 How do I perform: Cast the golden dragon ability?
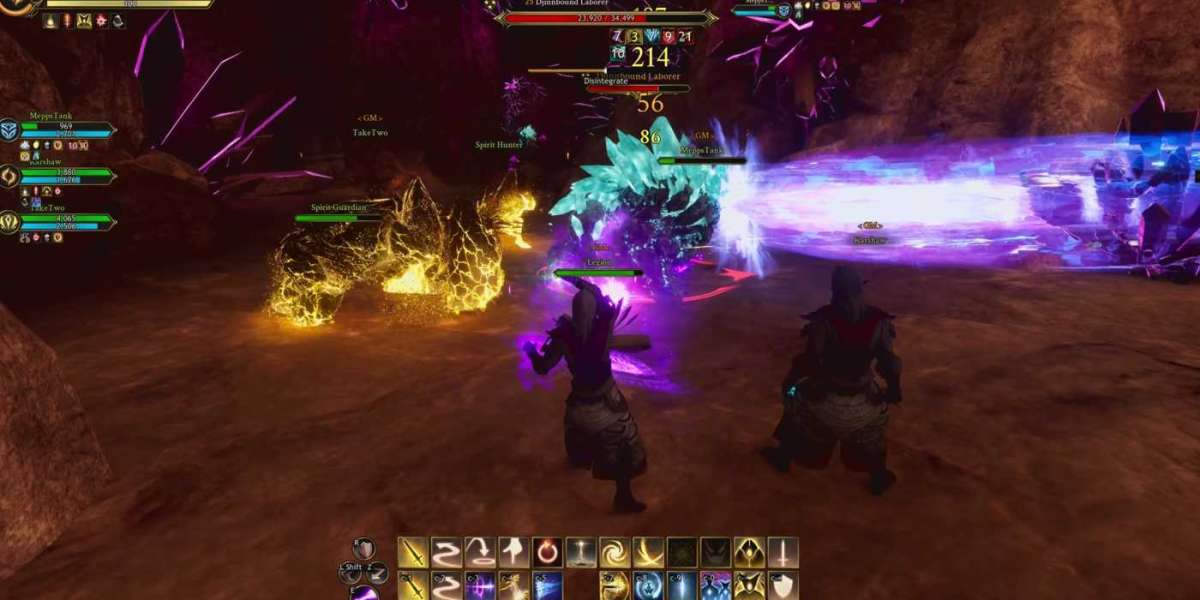[615, 585]
